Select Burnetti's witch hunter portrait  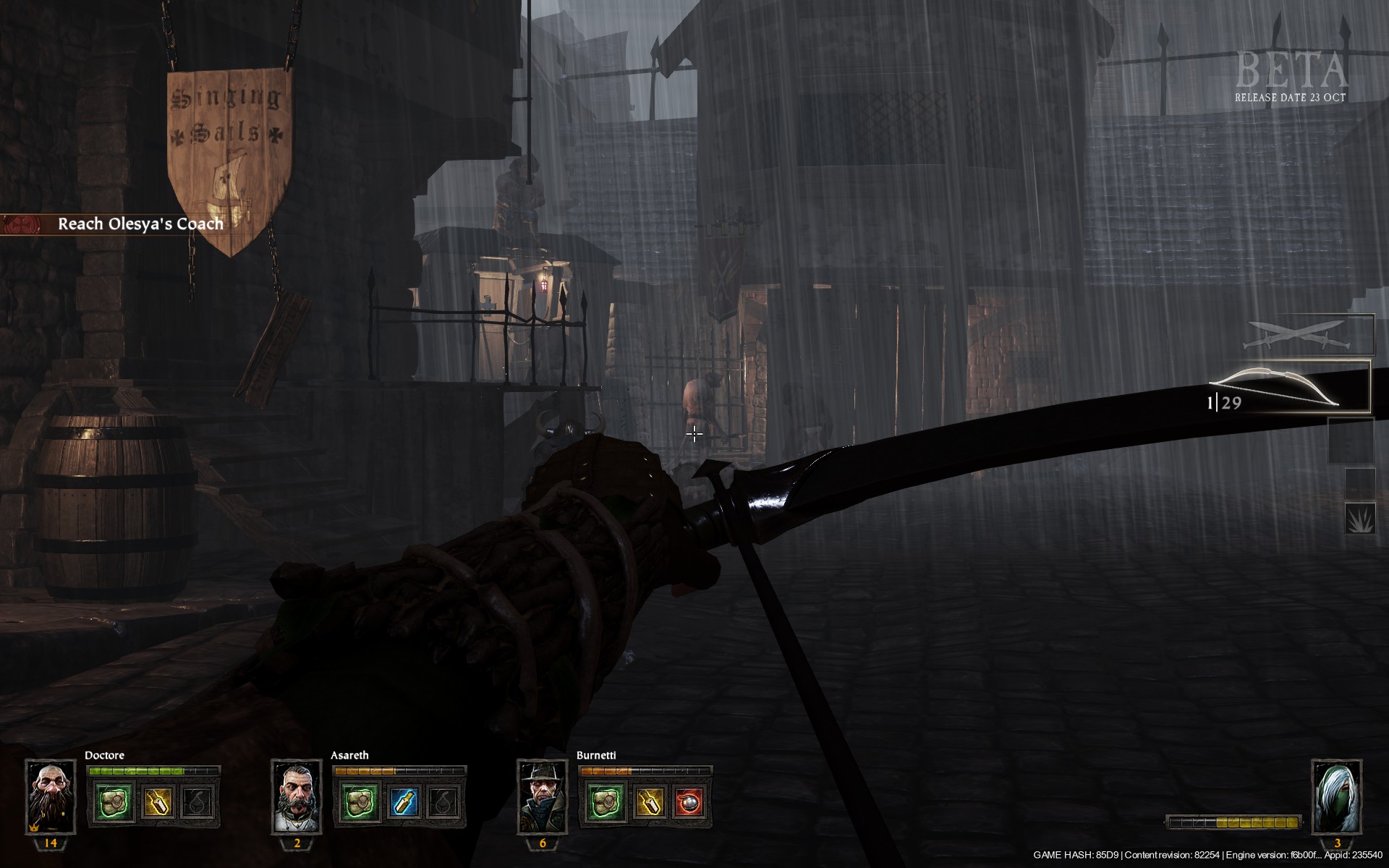point(543,796)
